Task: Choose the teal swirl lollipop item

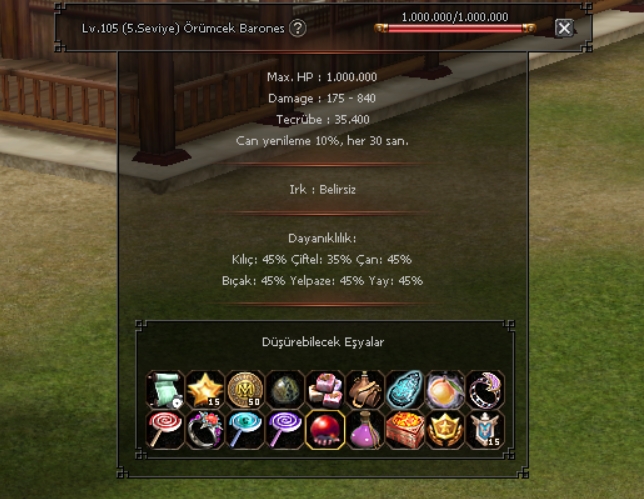Action: click(244, 429)
